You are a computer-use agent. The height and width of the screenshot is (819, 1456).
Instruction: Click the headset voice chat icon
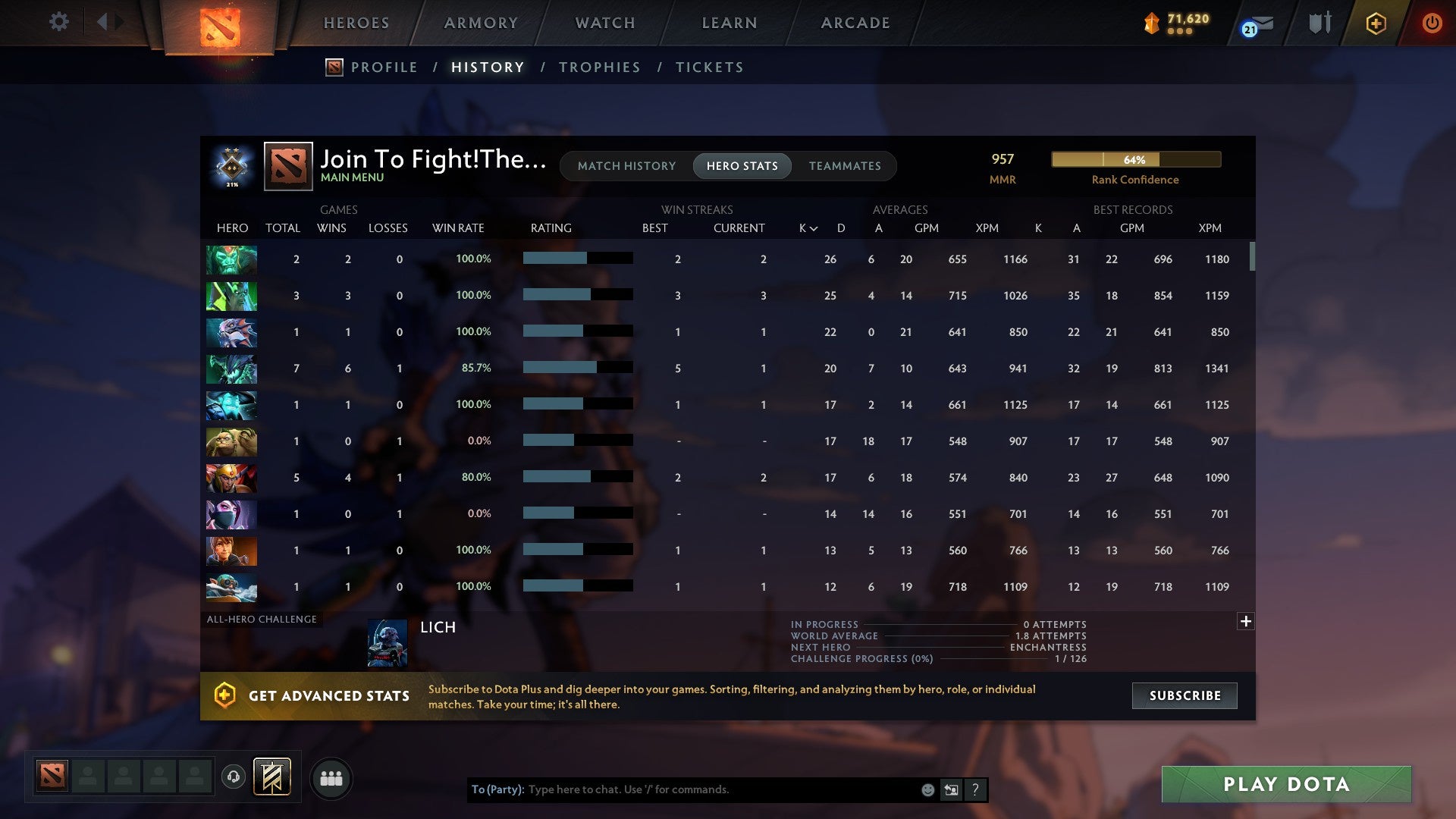(x=234, y=777)
